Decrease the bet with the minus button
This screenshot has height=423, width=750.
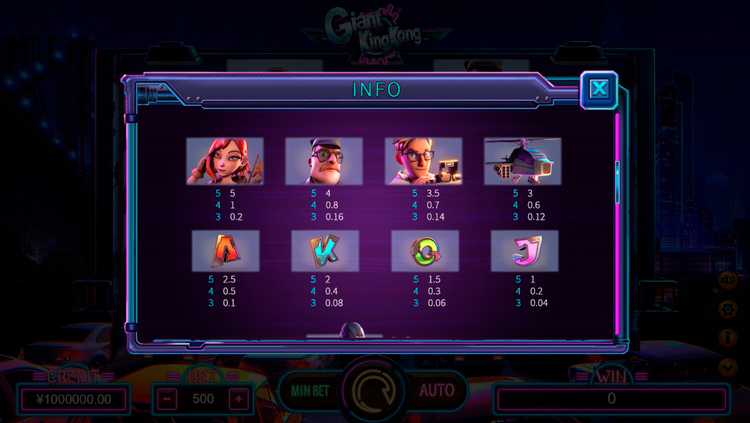pyautogui.click(x=169, y=398)
